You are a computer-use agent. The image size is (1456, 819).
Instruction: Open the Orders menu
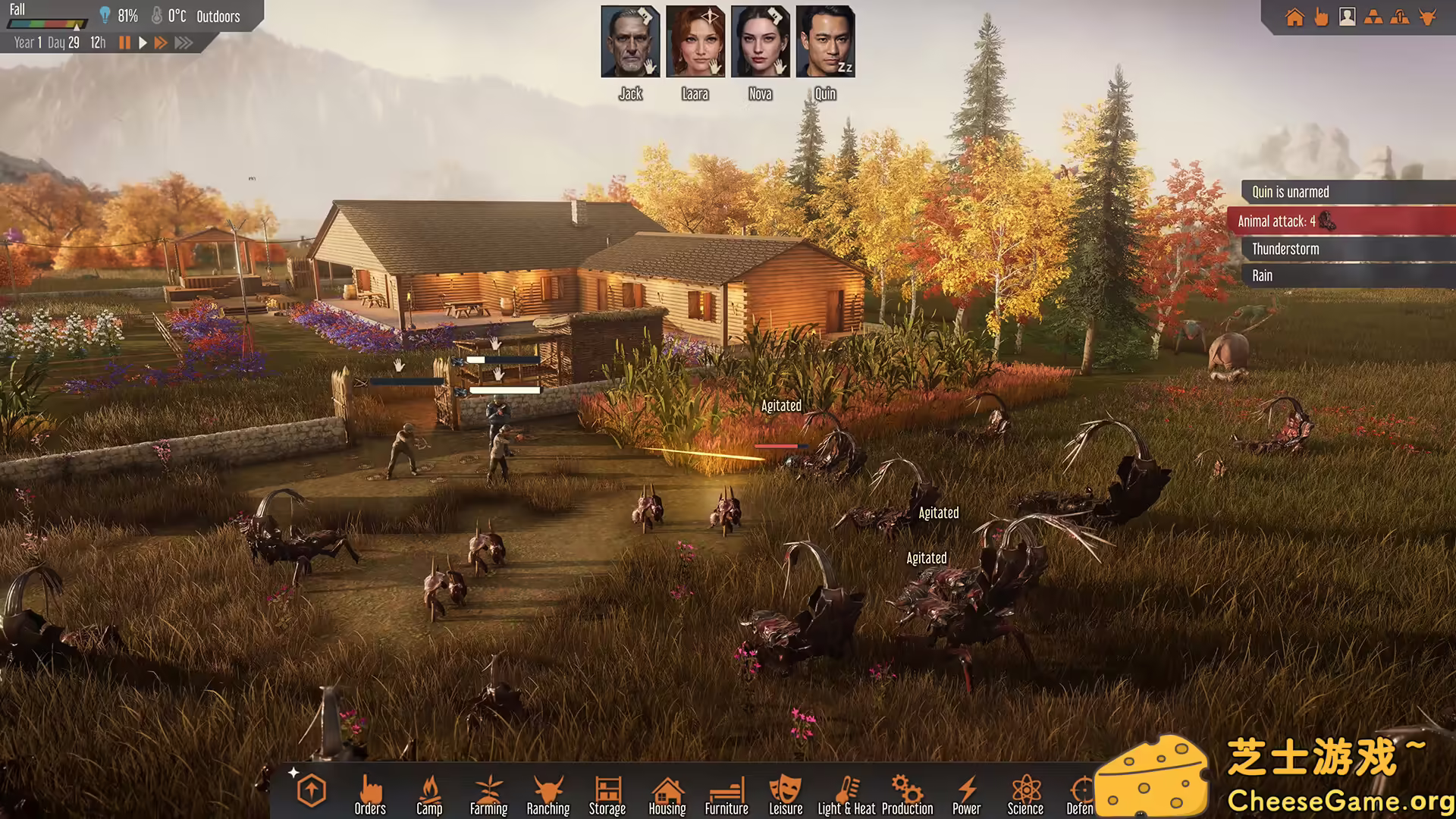370,794
